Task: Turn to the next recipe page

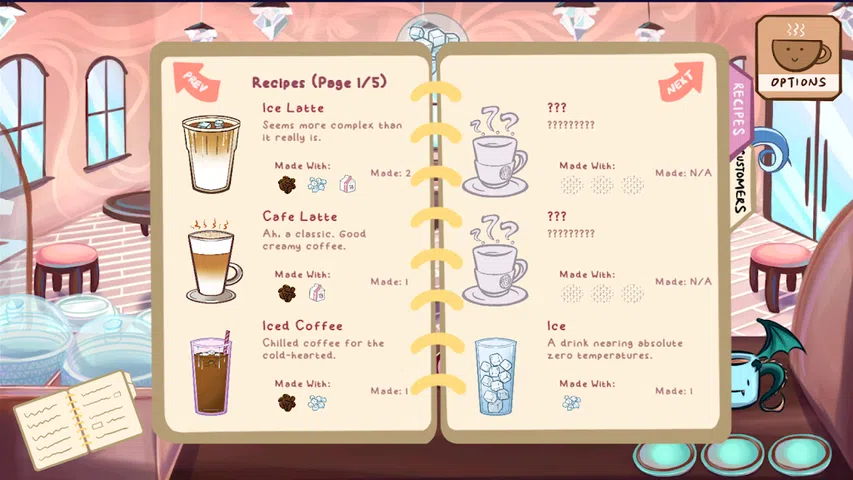Action: [681, 82]
